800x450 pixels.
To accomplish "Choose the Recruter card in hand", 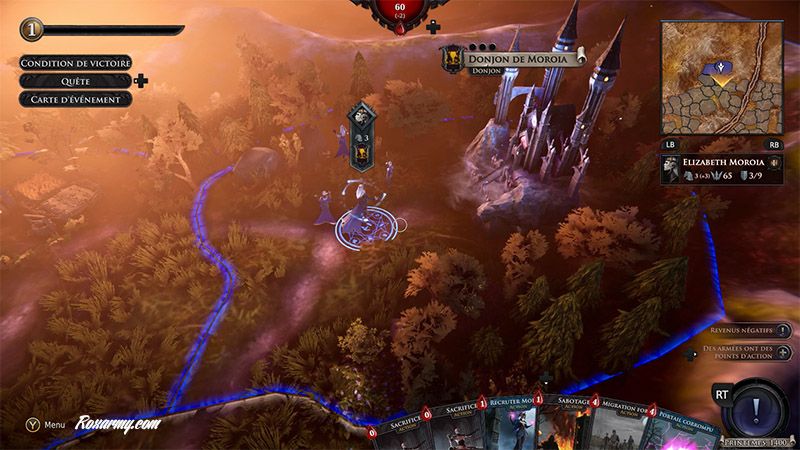I will 517,425.
